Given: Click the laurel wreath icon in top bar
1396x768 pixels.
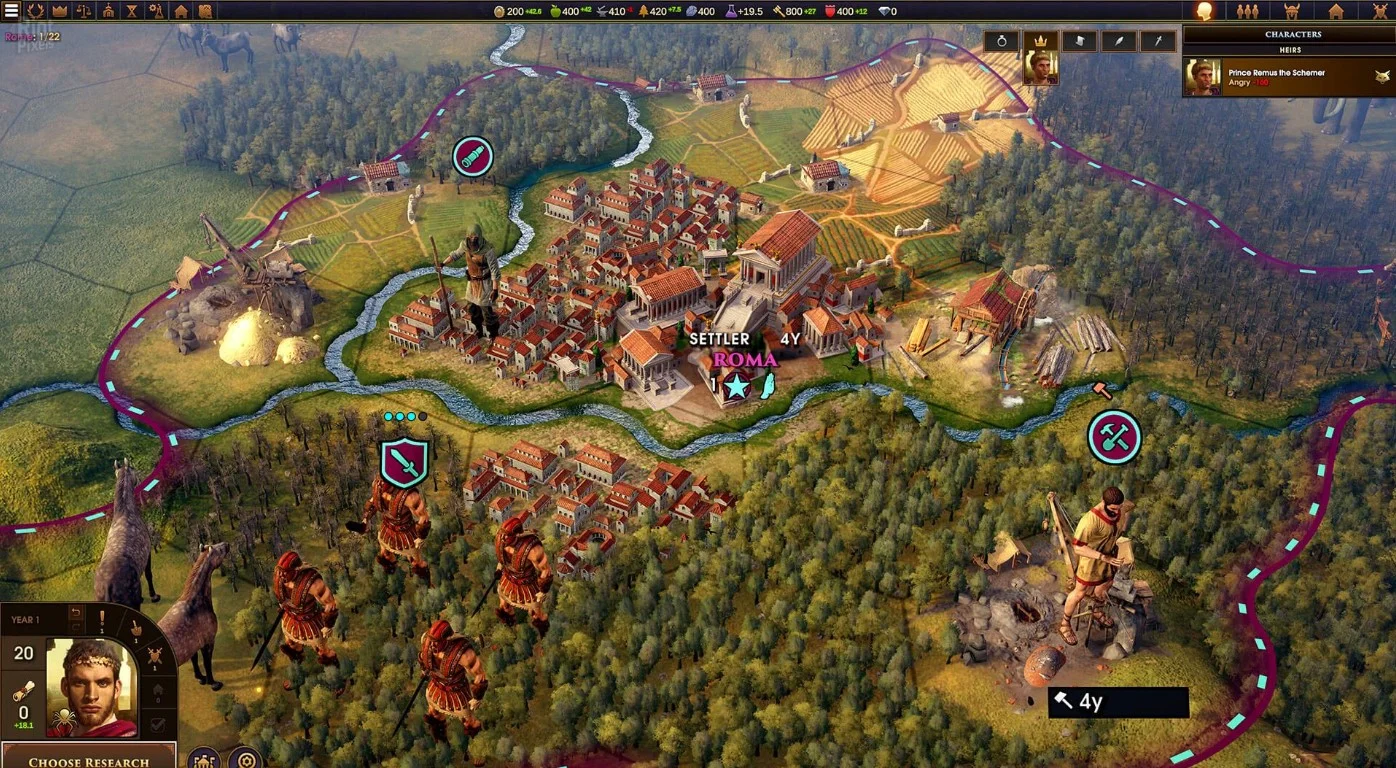Looking at the screenshot, I should pyautogui.click(x=37, y=11).
